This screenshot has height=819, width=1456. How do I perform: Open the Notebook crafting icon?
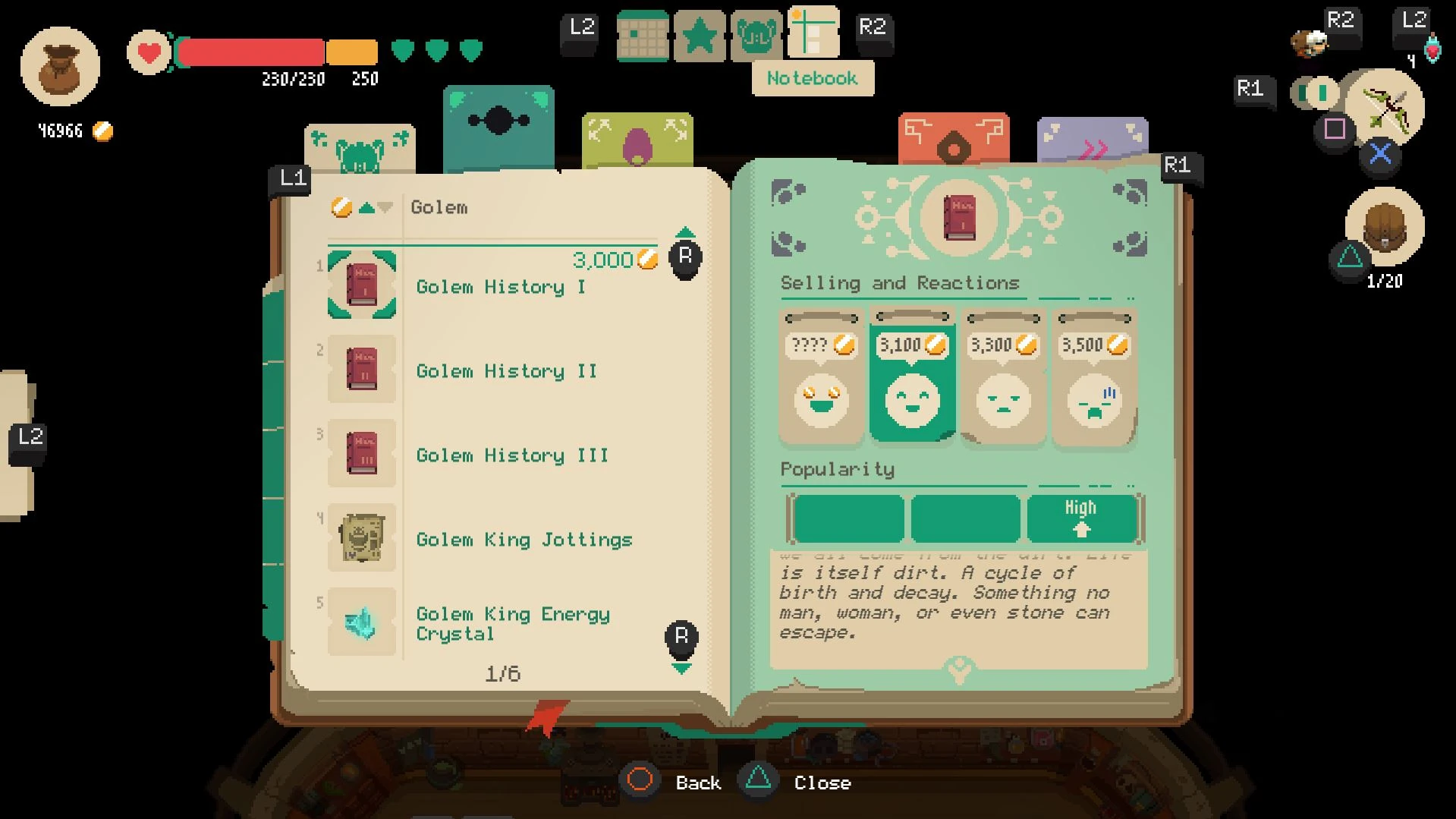coord(812,36)
